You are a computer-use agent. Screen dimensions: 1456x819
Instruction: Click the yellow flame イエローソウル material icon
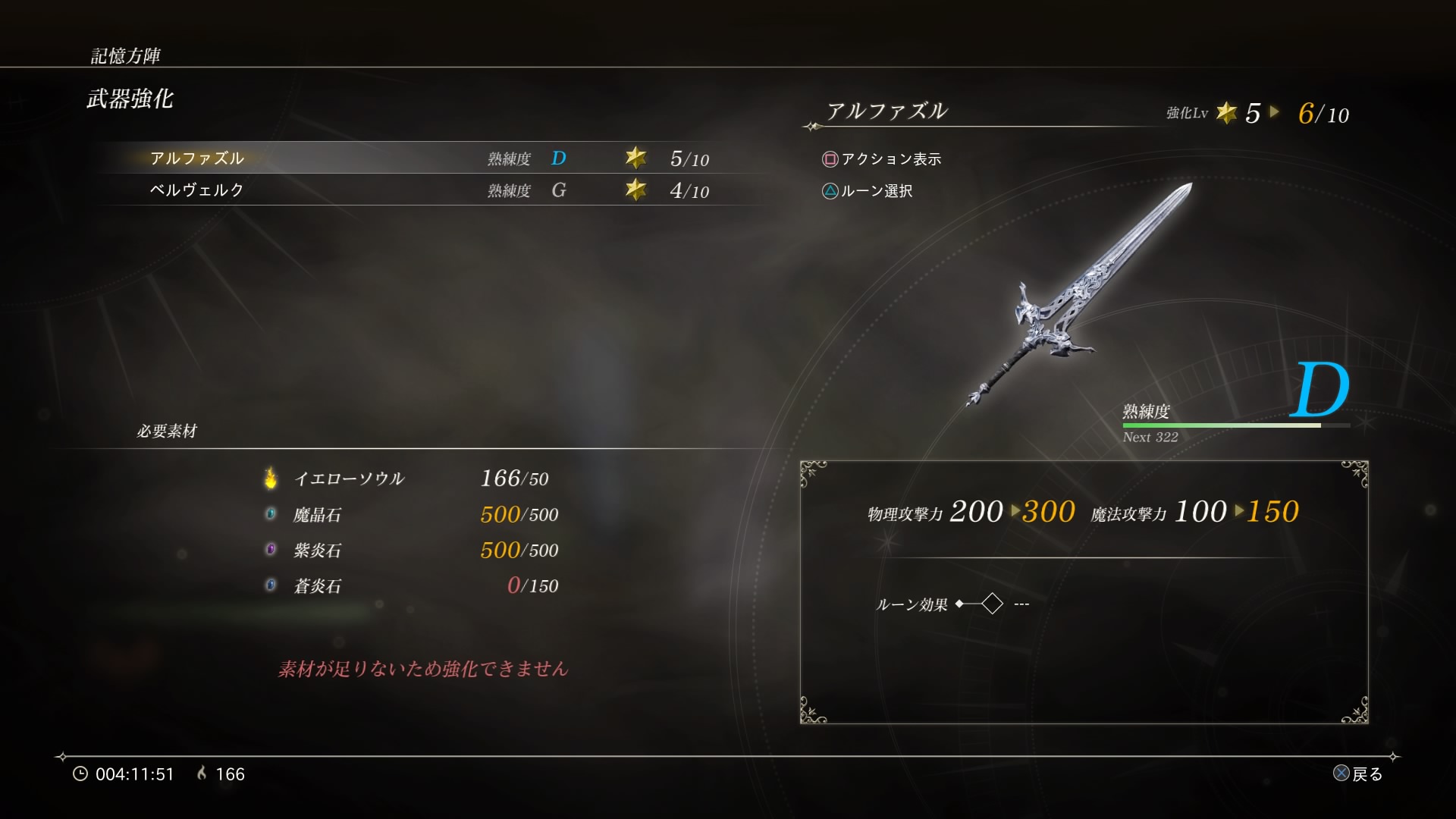[x=271, y=478]
